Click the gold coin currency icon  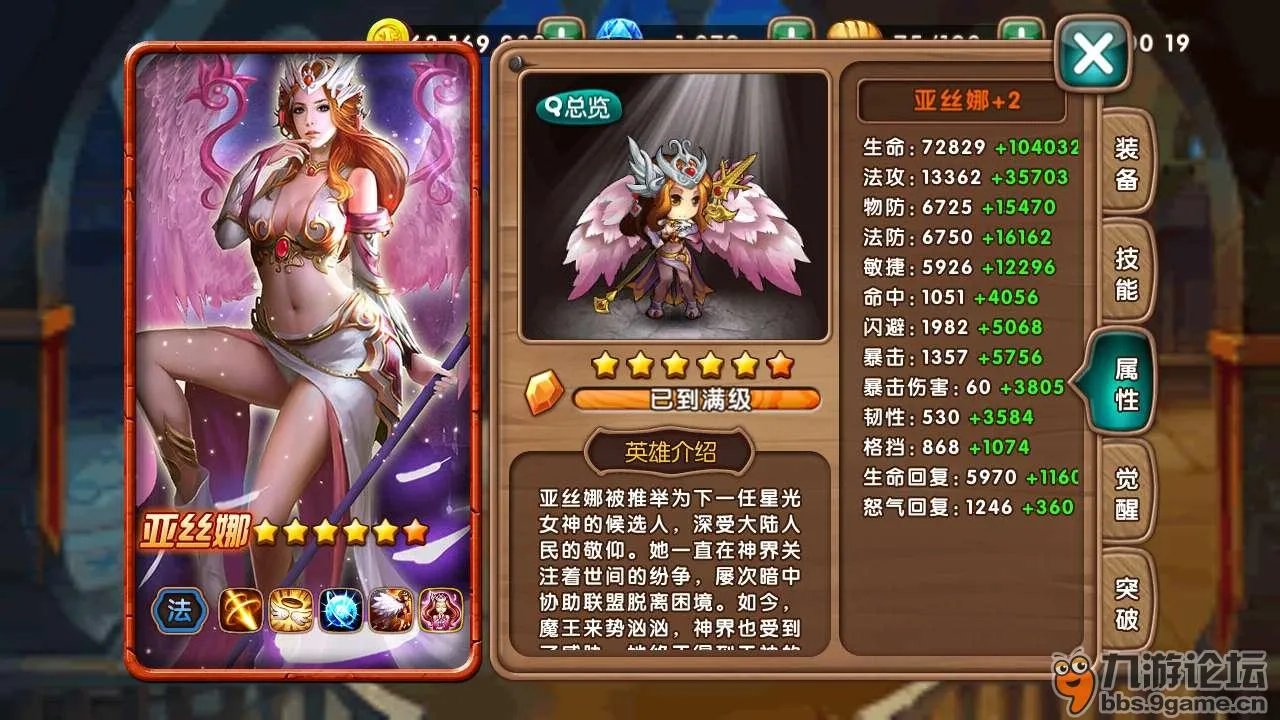(x=388, y=30)
